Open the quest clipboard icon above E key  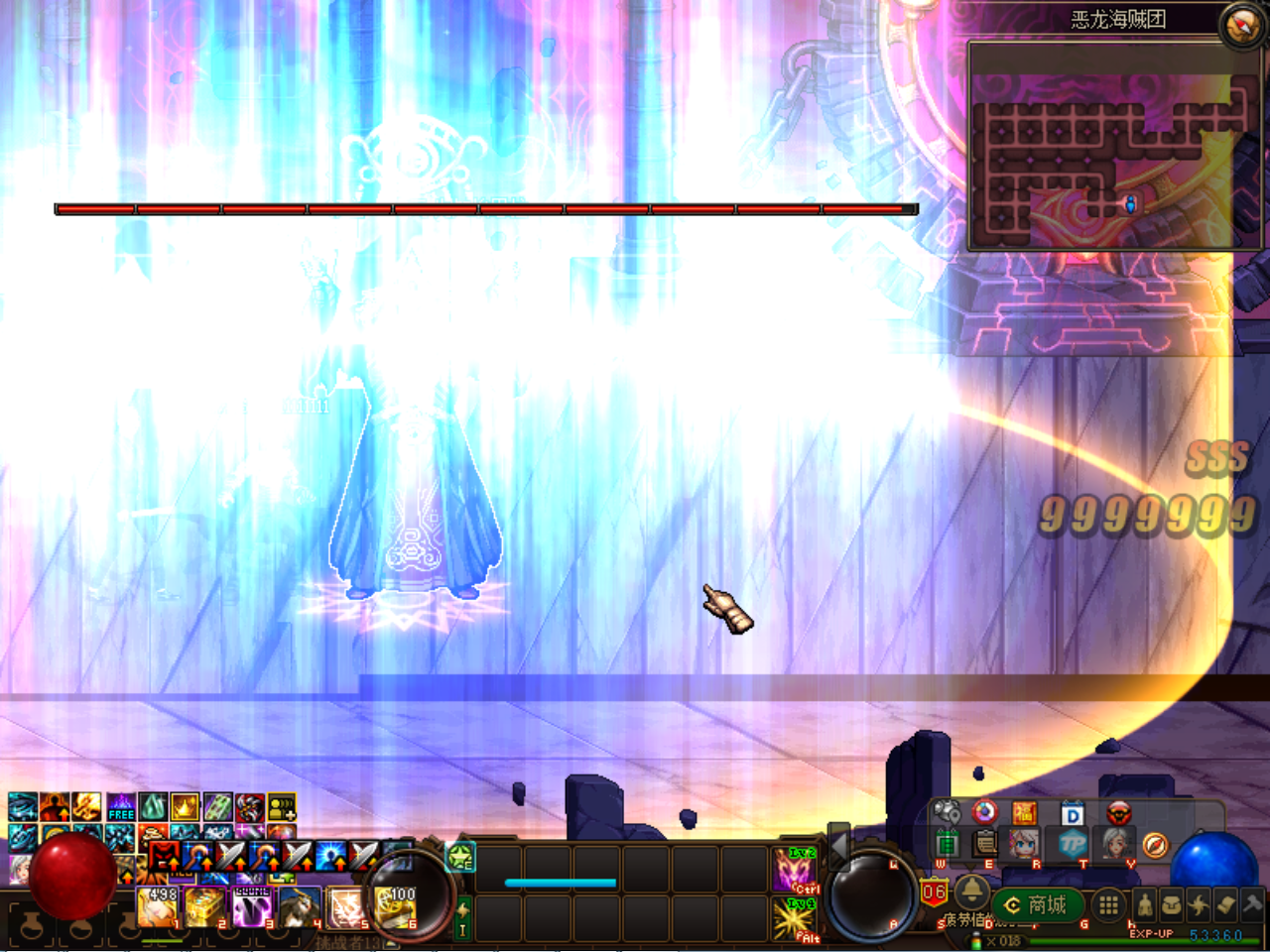click(x=983, y=845)
